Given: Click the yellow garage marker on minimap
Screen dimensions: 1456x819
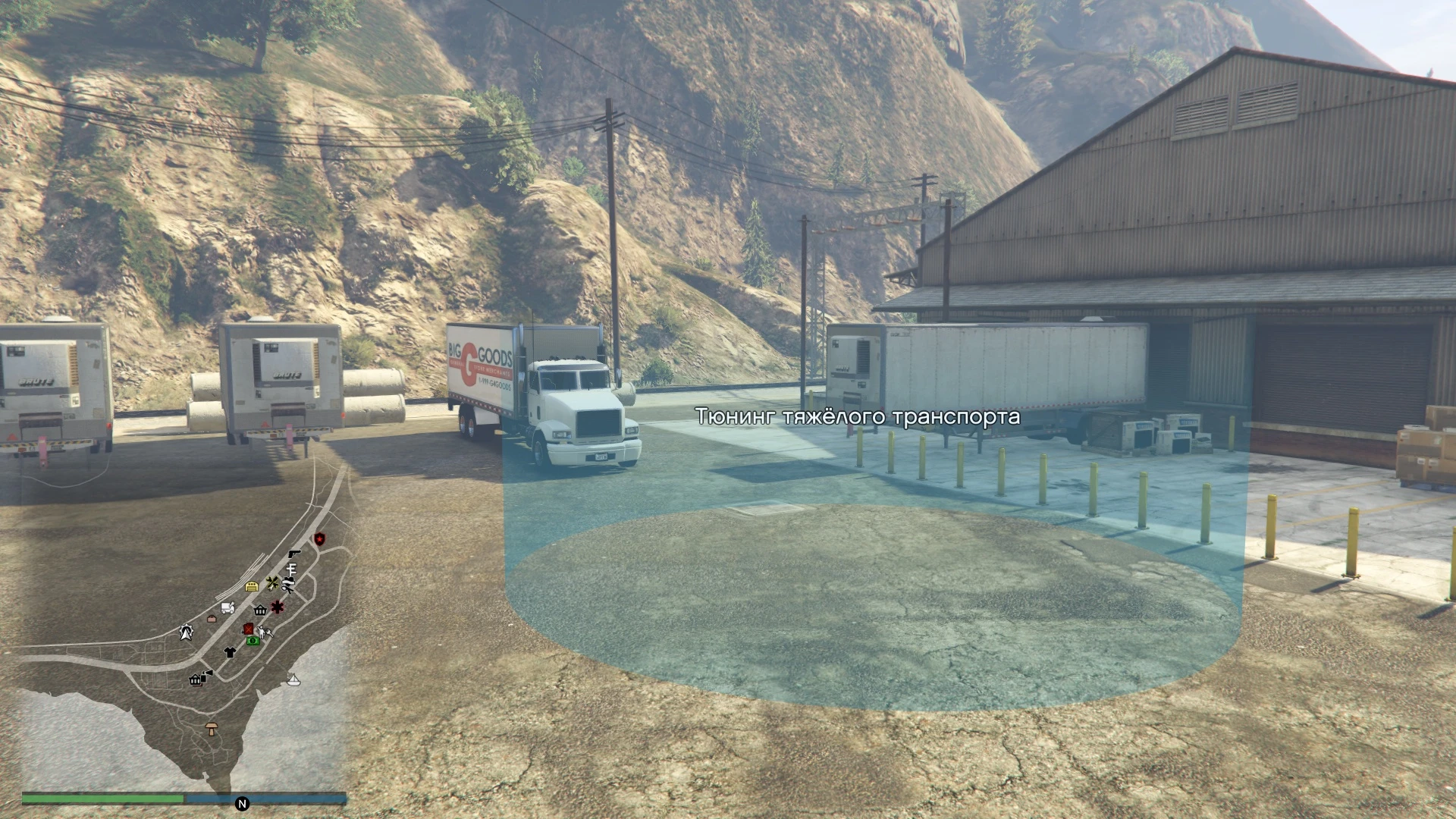Looking at the screenshot, I should (252, 586).
